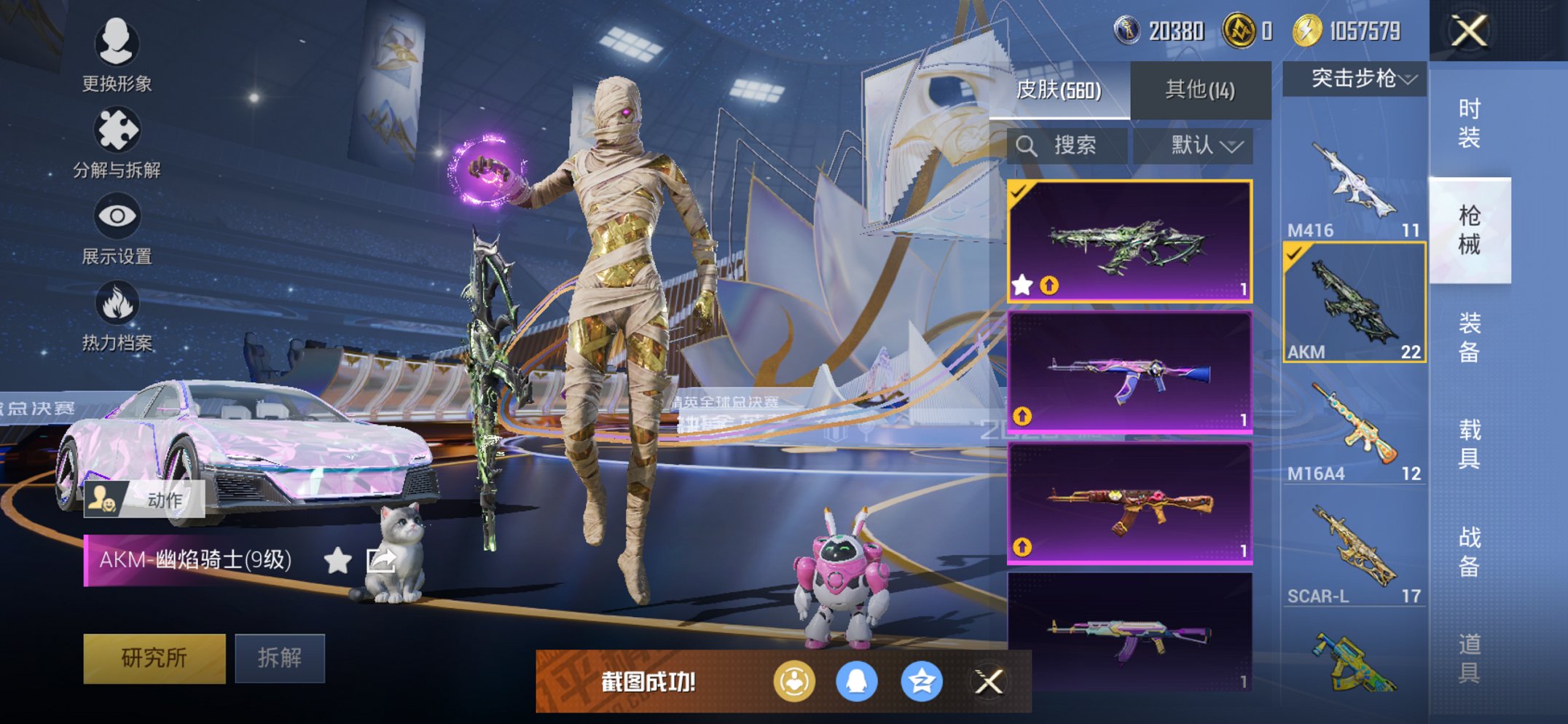Close the wardrobe with the top X

pos(1470,31)
